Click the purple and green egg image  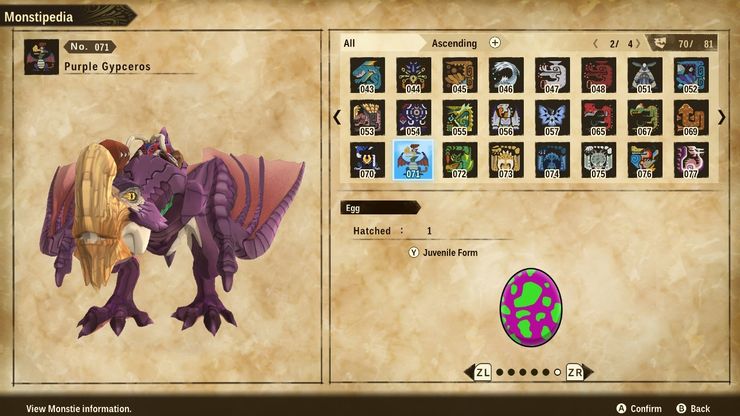click(530, 306)
